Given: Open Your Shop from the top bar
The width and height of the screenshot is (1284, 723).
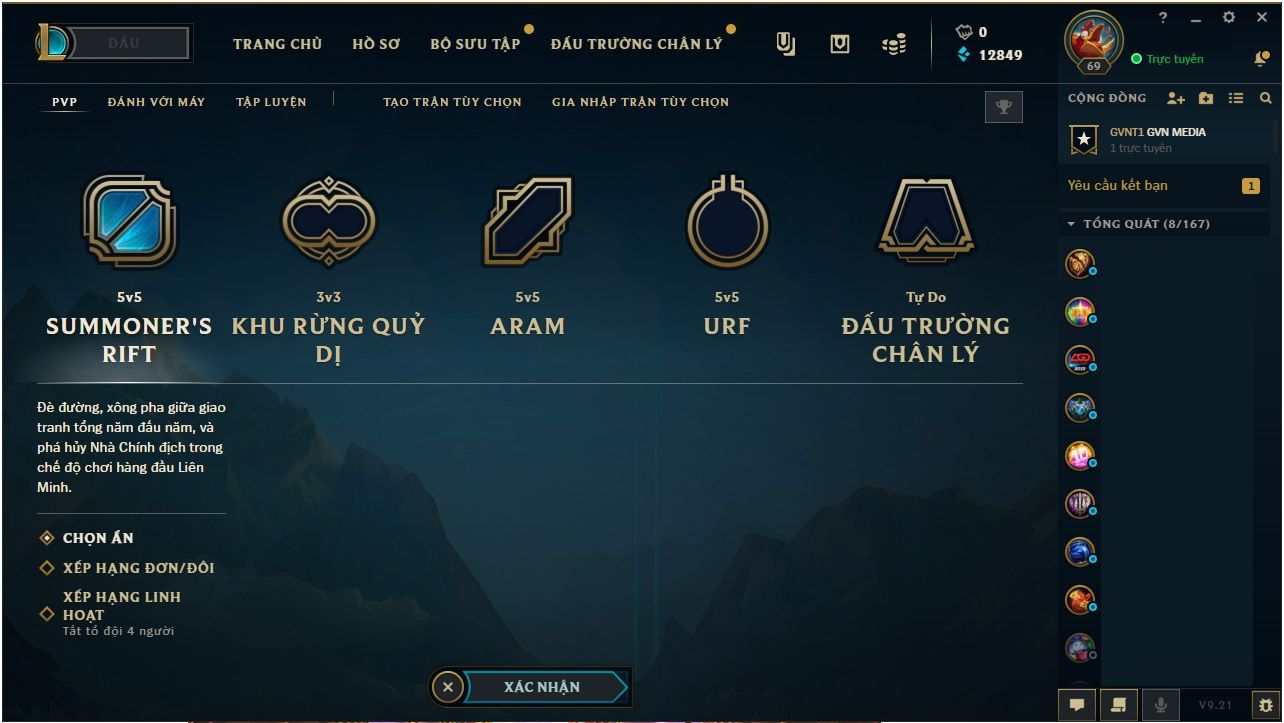Looking at the screenshot, I should pos(839,43).
